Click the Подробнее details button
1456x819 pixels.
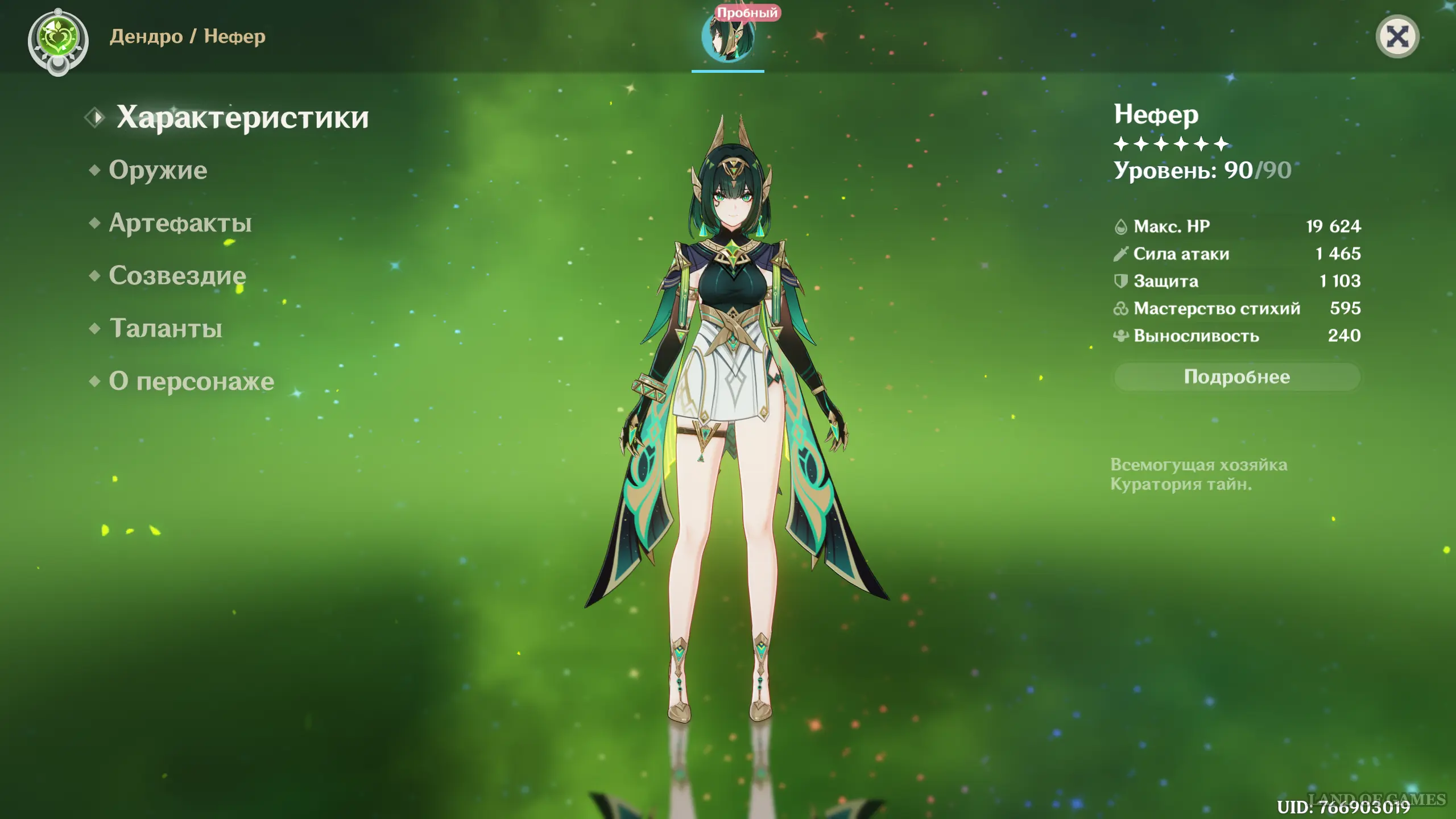(1236, 377)
